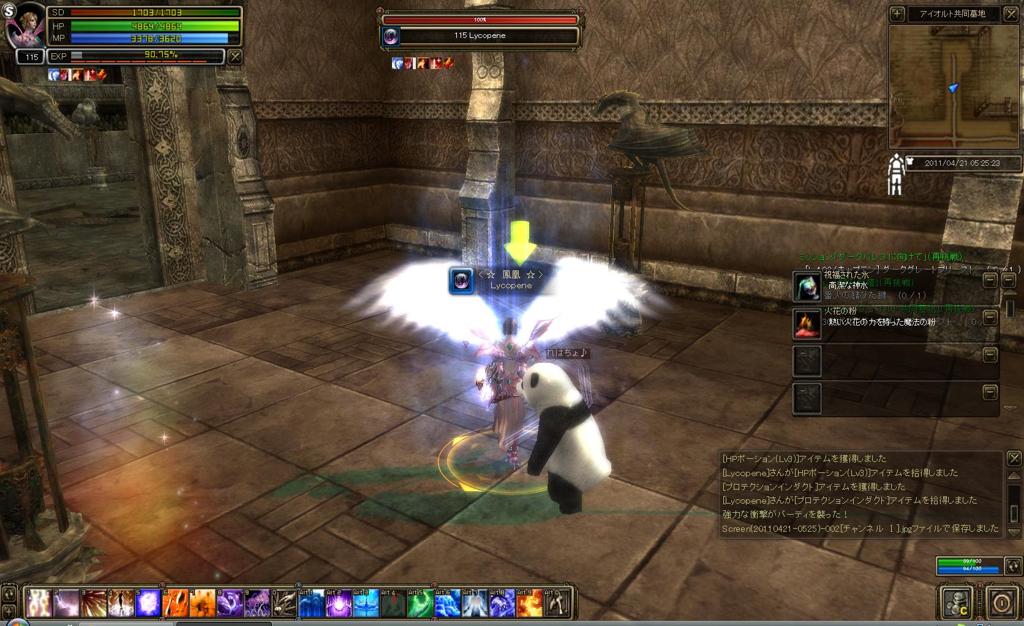
Task: Select the Lycopene target frame
Action: tap(479, 36)
